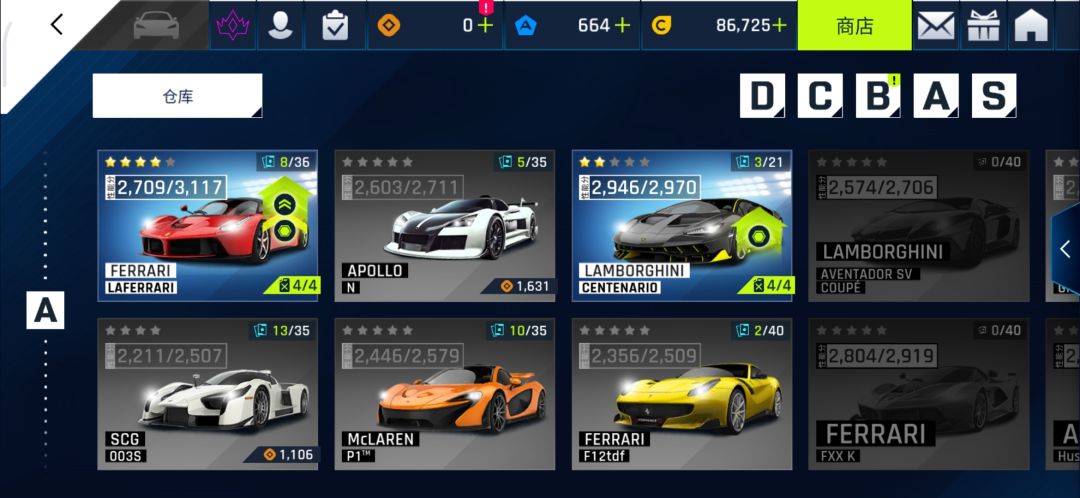Image resolution: width=1080 pixels, height=498 pixels.
Task: Open the 商店 shop
Action: click(x=854, y=25)
